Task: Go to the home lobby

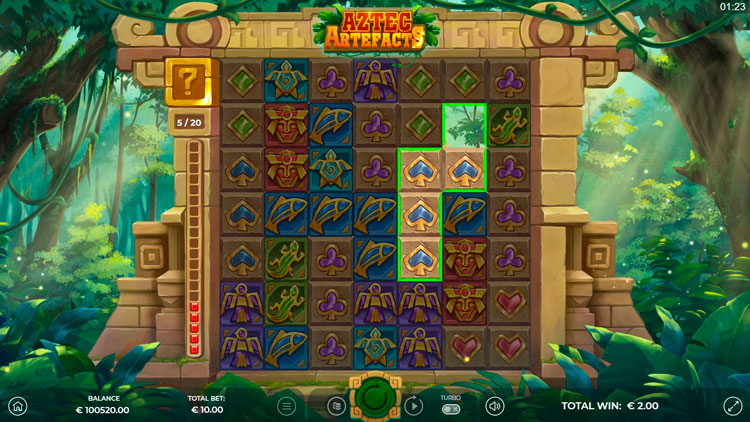Action: coord(17,406)
